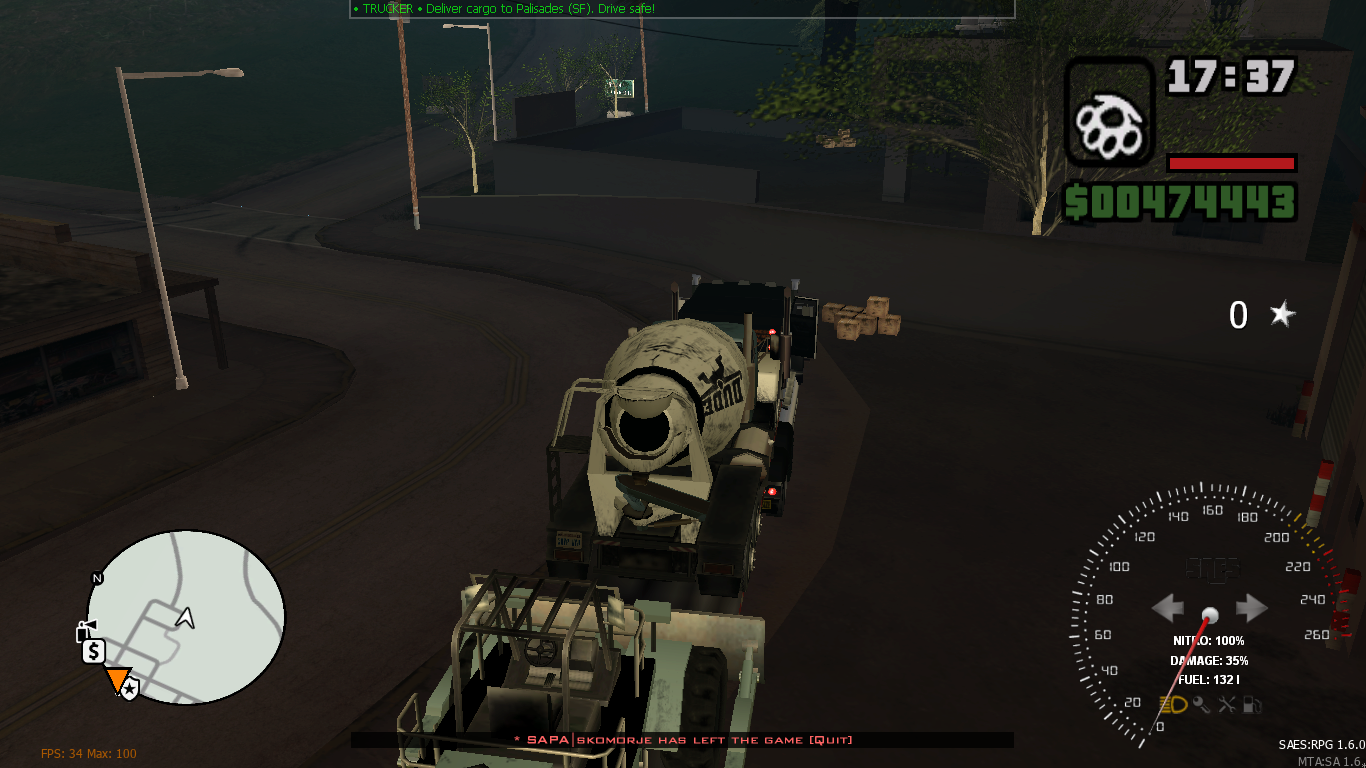Viewport: 1366px width, 768px height.
Task: Toggle the headlights indicator on the speedometer
Action: coord(1174,704)
